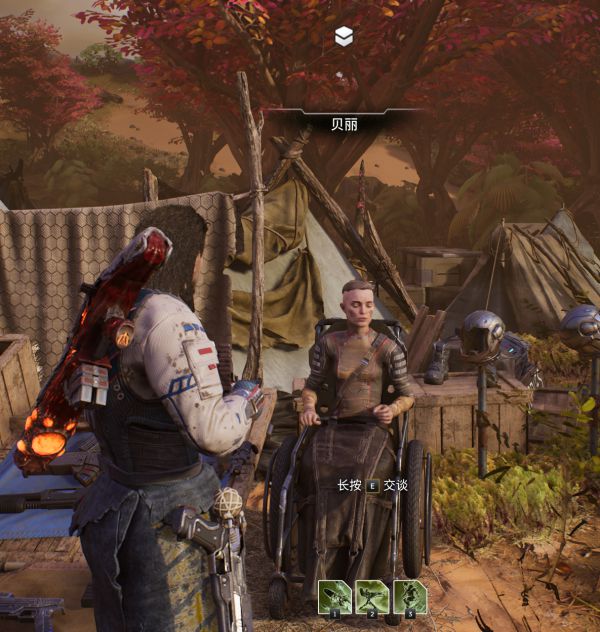
Task: Select the first green rocket ability icon
Action: tap(335, 597)
